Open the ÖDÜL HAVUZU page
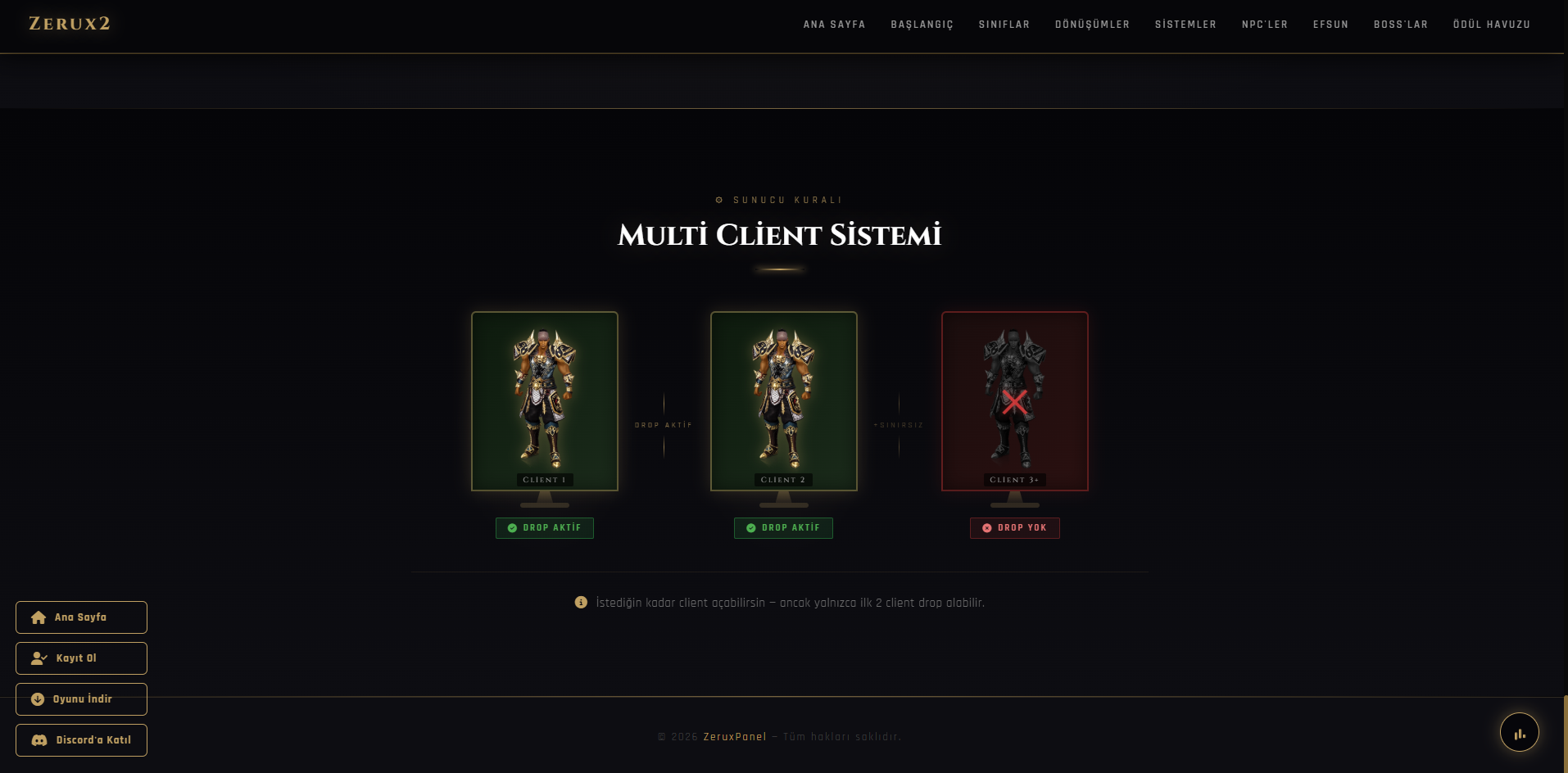The image size is (1568, 773). click(x=1491, y=25)
